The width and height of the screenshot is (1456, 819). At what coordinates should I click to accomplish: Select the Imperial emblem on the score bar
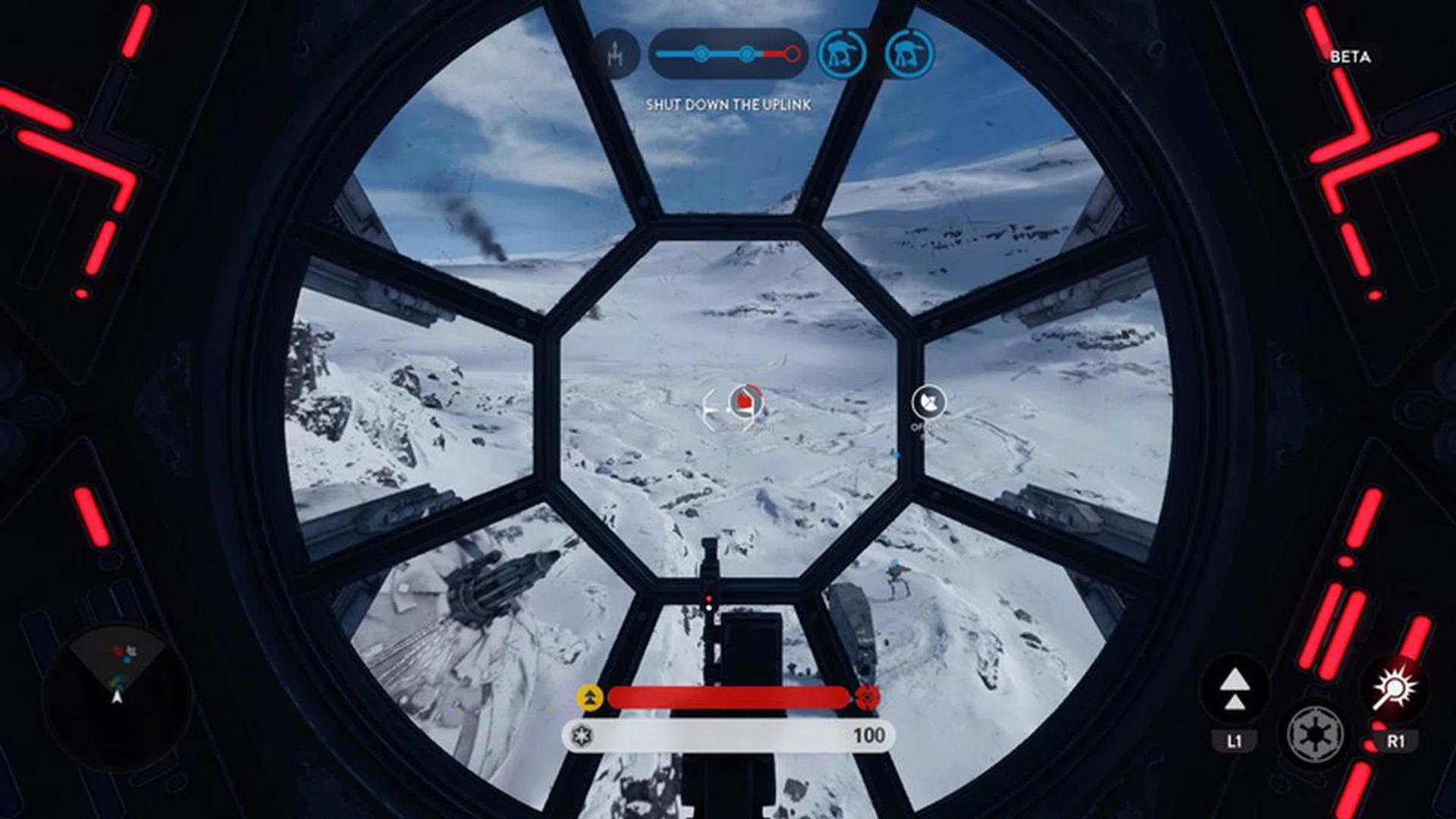(x=581, y=734)
